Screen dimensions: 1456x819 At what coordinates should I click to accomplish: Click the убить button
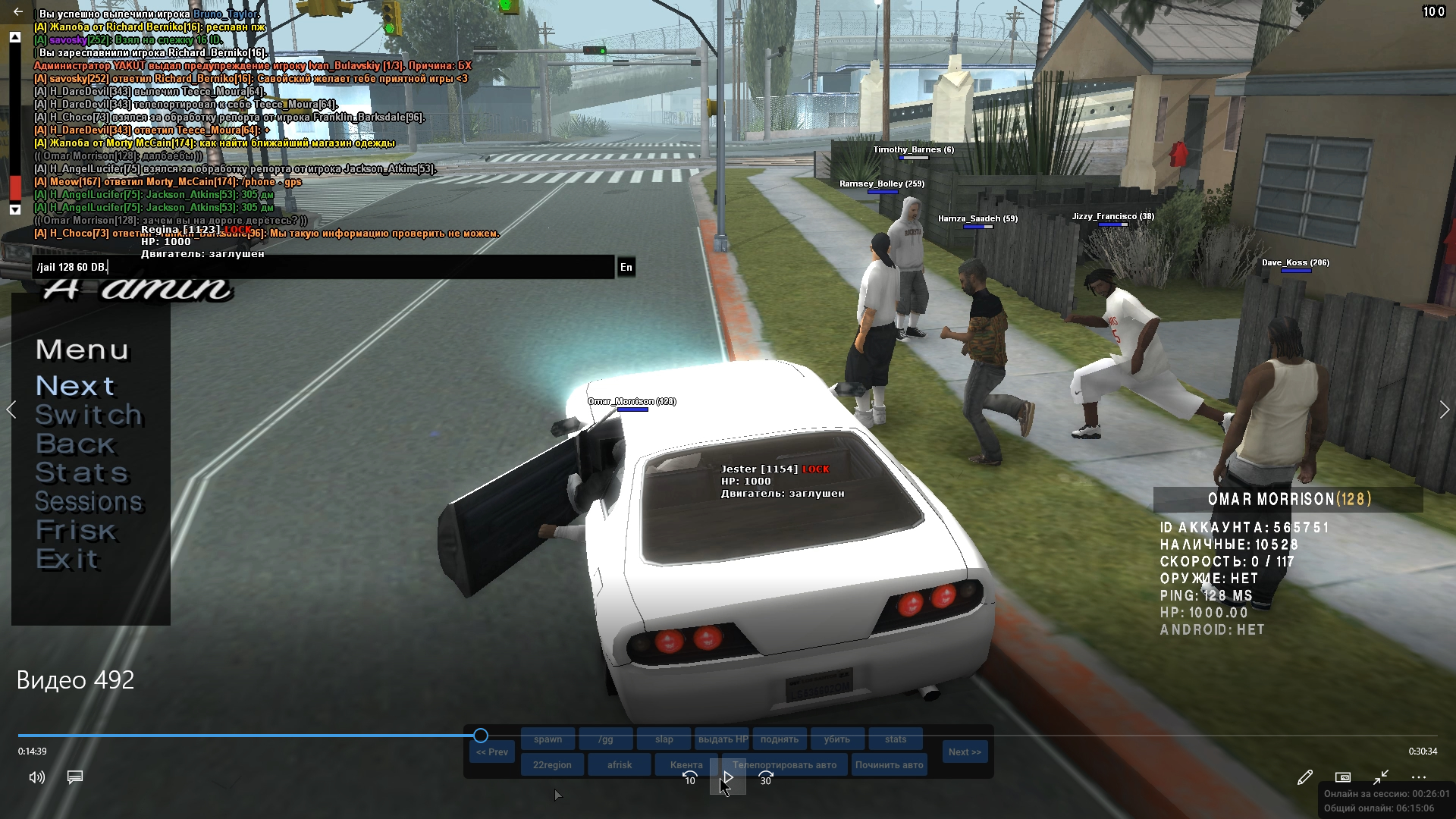point(836,739)
